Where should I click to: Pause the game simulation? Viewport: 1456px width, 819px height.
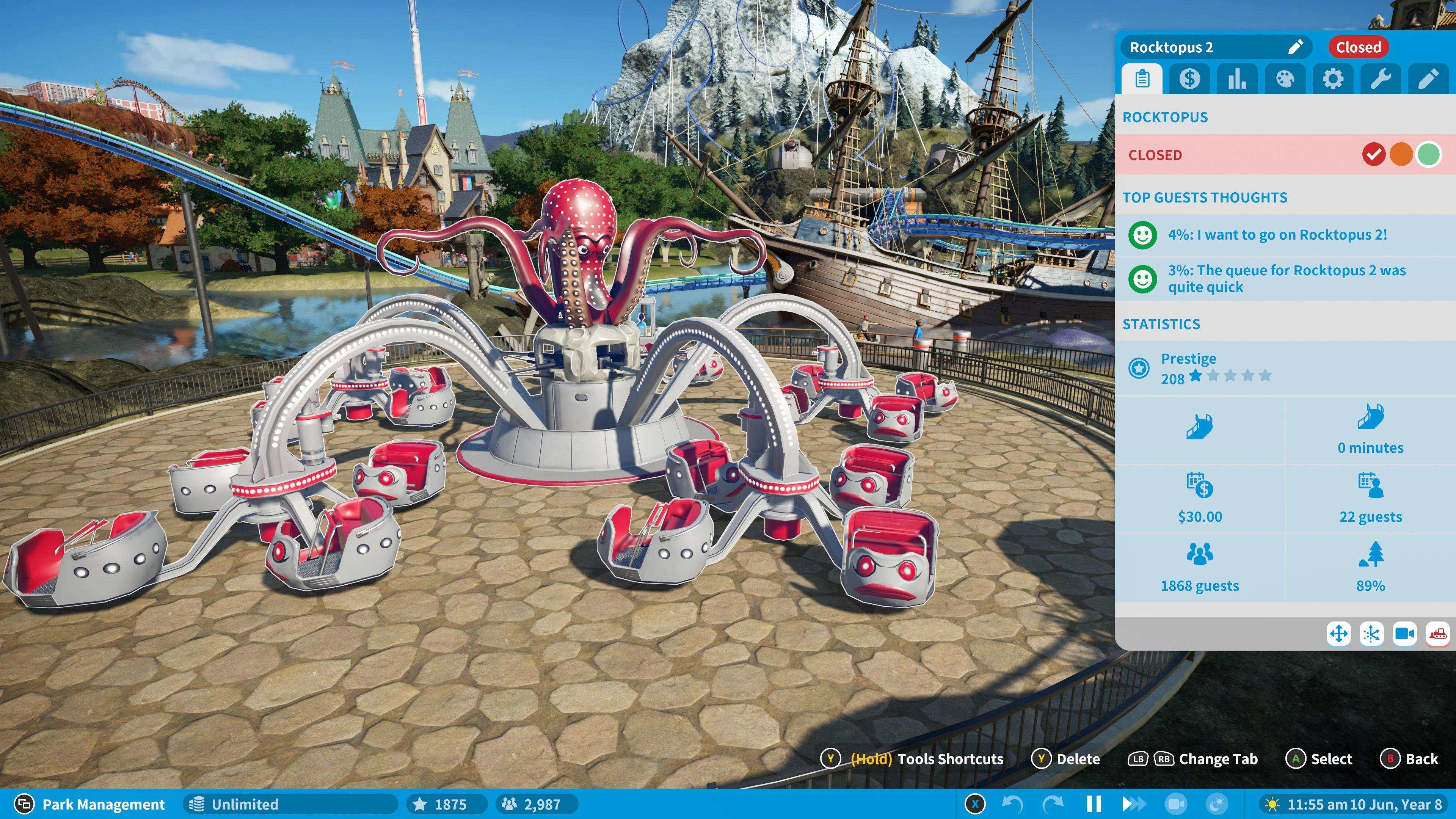(1094, 804)
